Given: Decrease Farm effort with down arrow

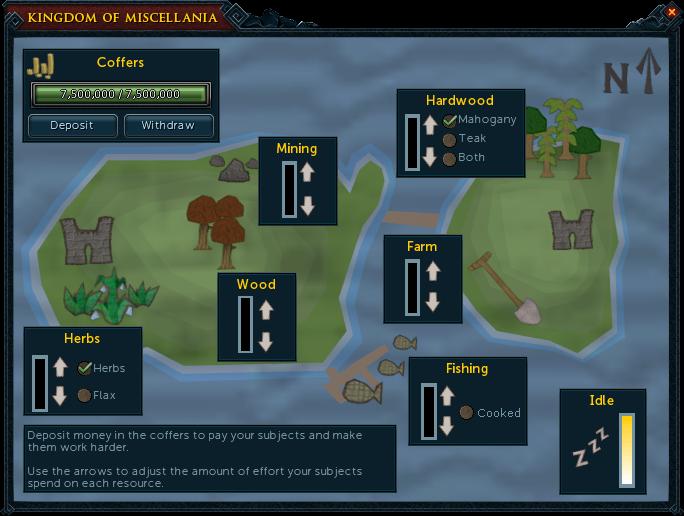Looking at the screenshot, I should coord(432,302).
